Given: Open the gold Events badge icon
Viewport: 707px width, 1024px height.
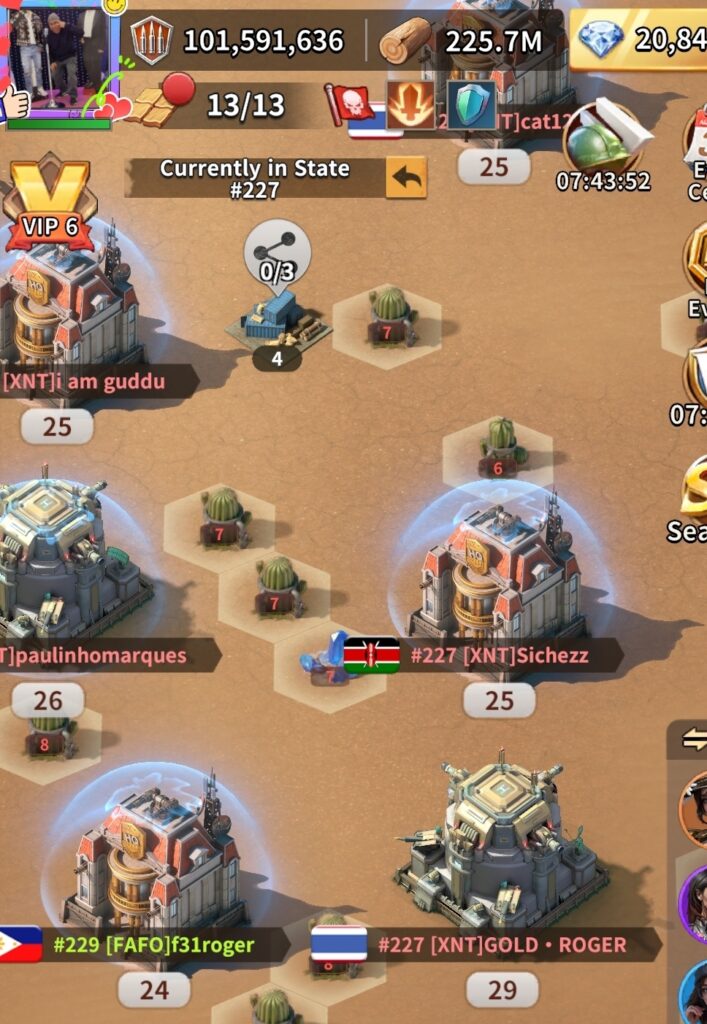Looking at the screenshot, I should (697, 260).
